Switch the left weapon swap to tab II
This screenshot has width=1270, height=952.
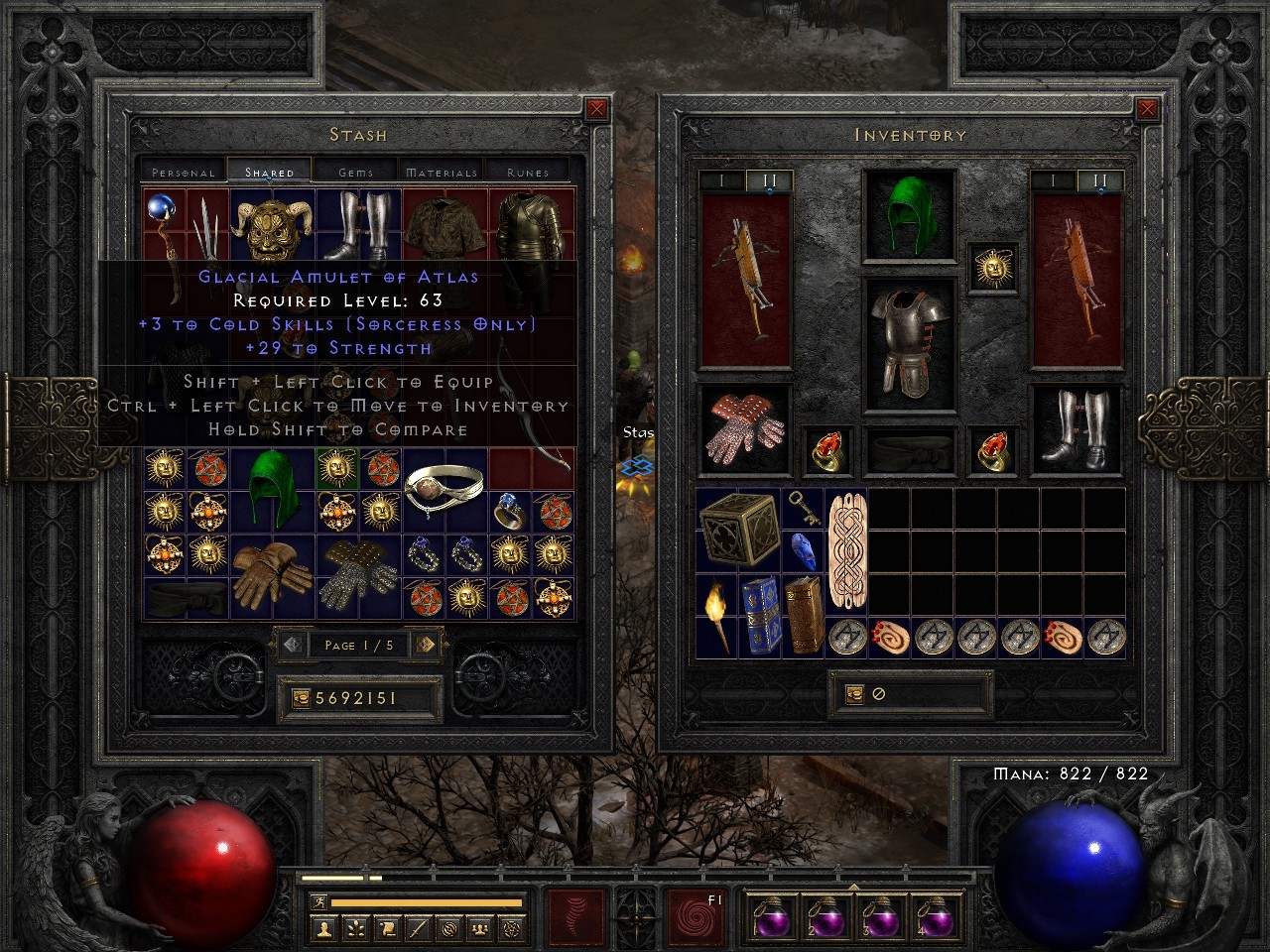[769, 181]
